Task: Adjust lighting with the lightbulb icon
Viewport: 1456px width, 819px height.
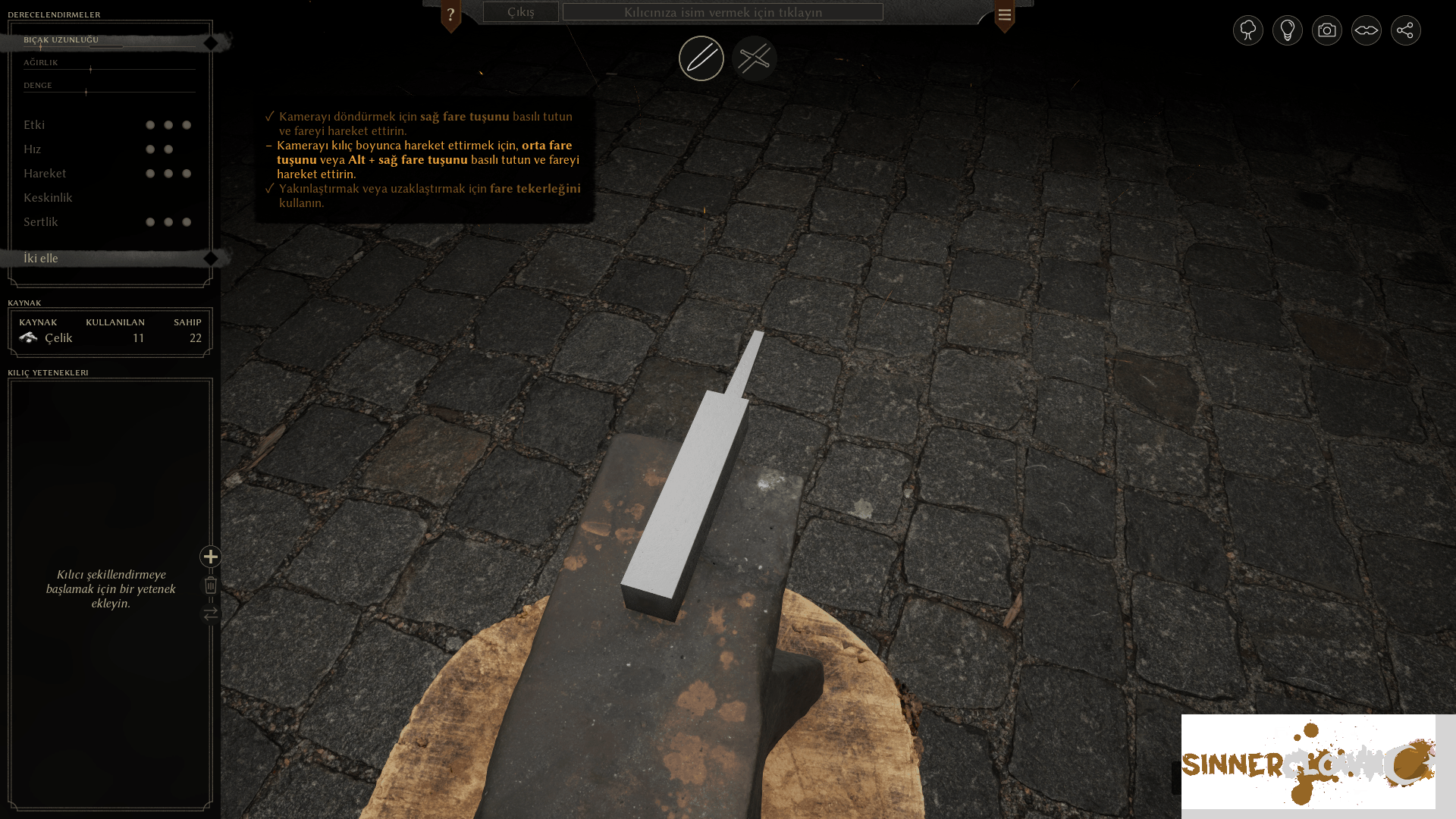Action: [x=1287, y=30]
